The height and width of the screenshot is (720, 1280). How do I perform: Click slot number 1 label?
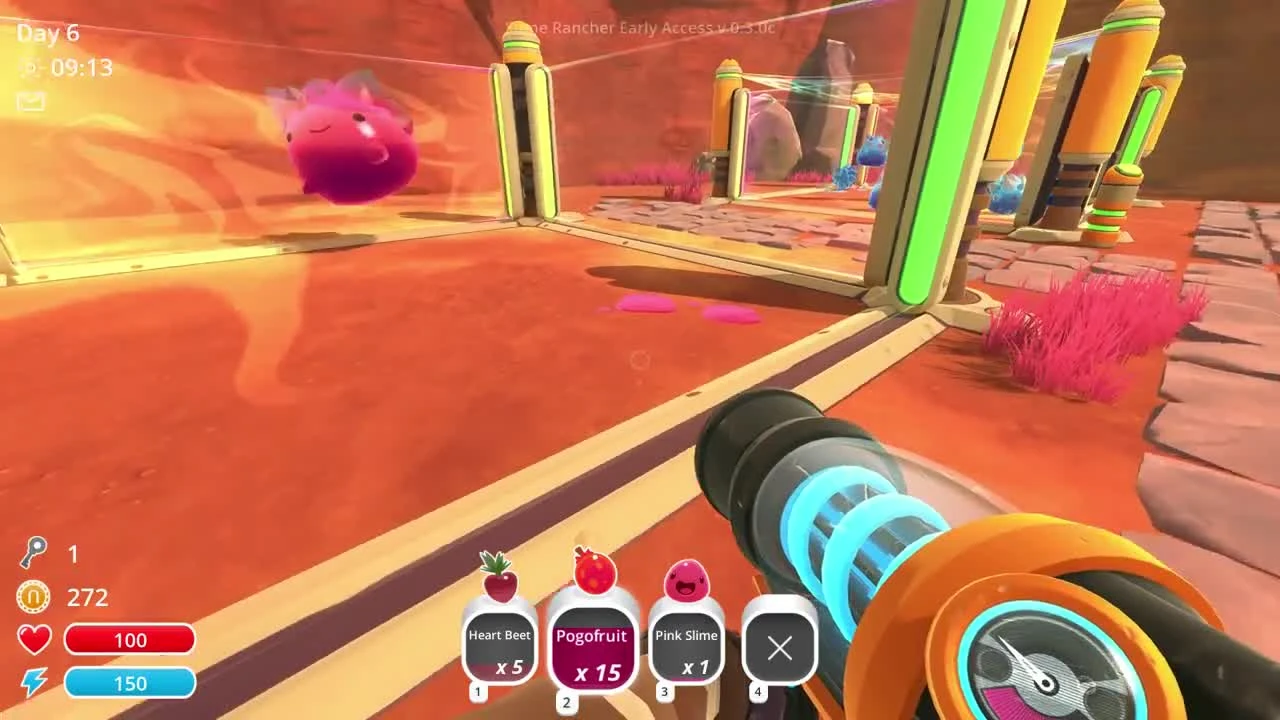477,692
